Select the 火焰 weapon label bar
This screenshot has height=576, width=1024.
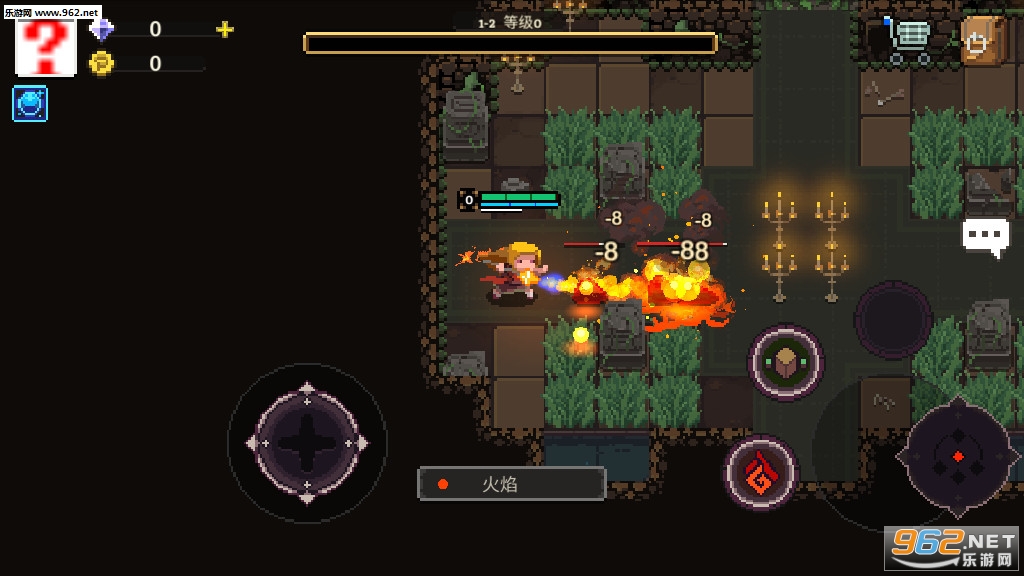(511, 484)
